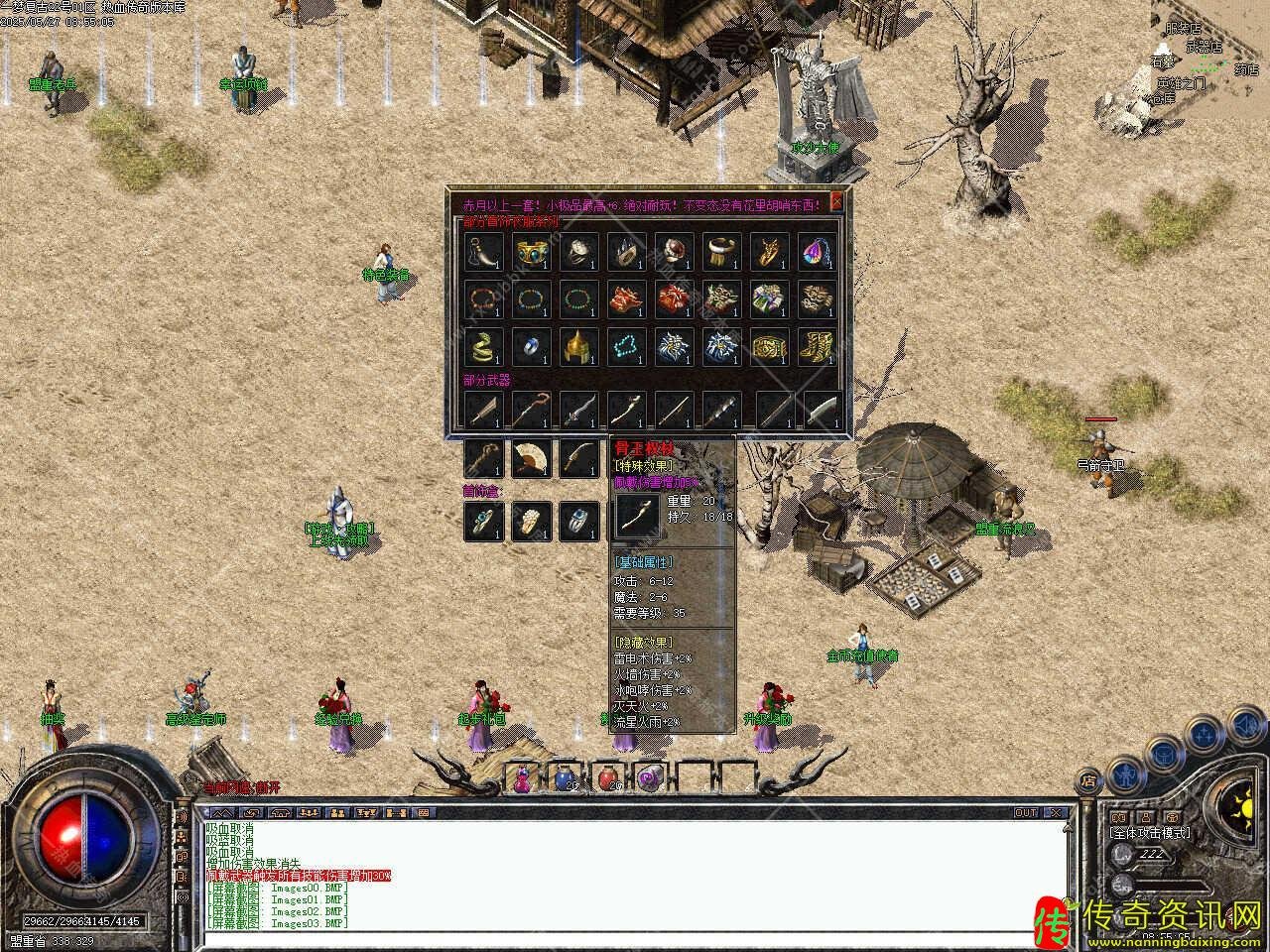Click the X button beside OUT

tap(1056, 812)
